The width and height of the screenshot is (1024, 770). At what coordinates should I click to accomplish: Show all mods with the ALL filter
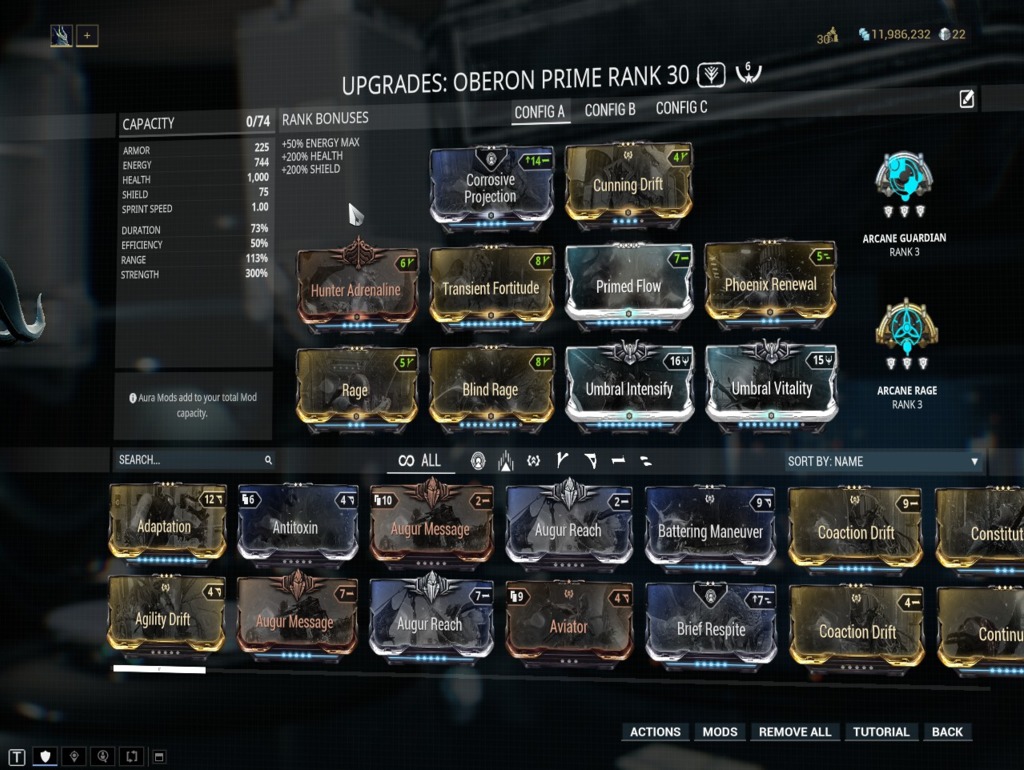pos(420,460)
